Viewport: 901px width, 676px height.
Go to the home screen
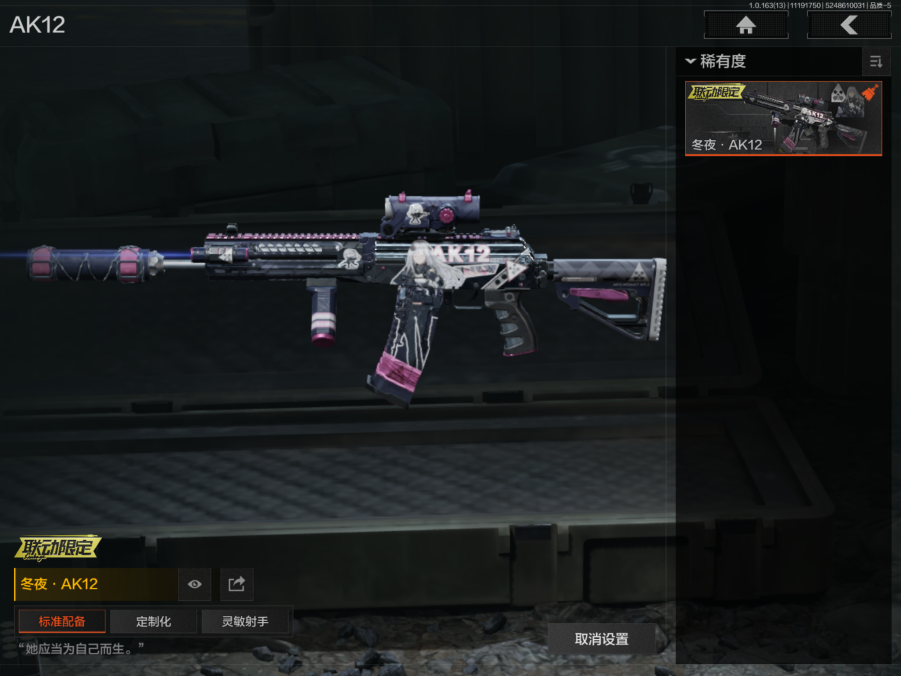pyautogui.click(x=745, y=25)
